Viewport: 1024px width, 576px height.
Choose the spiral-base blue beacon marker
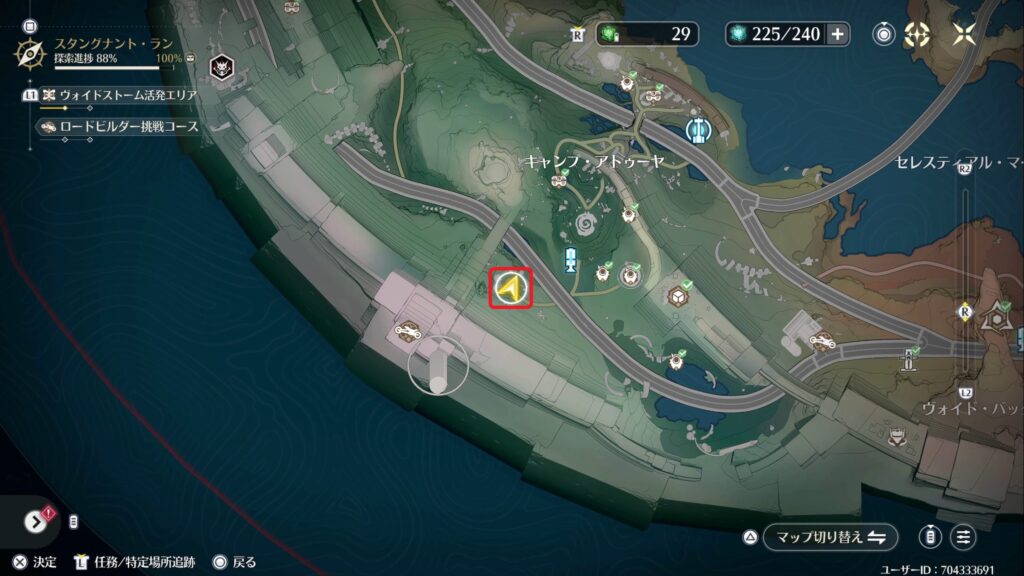[571, 261]
